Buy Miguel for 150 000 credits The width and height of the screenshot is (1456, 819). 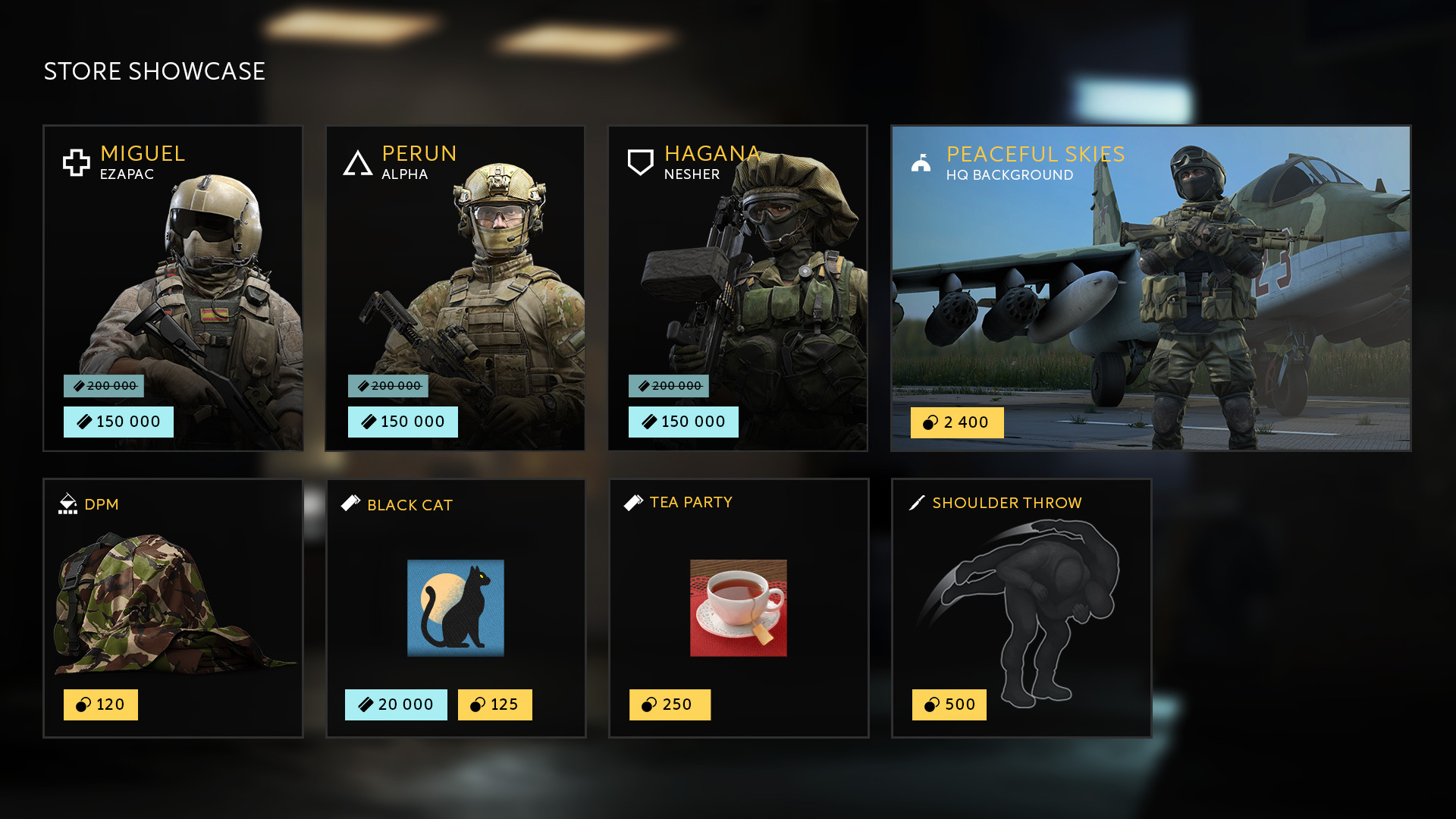point(118,422)
